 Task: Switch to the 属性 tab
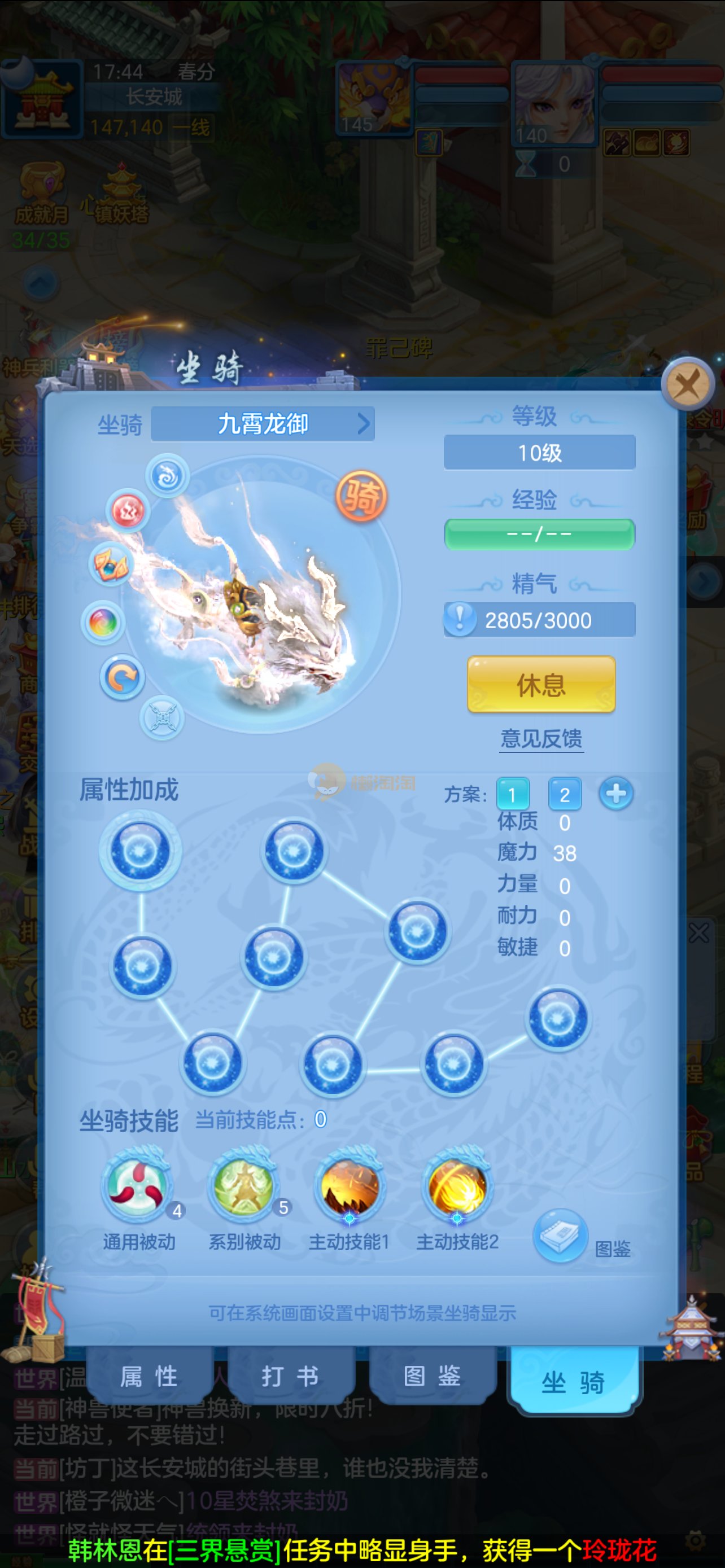coord(149,1376)
